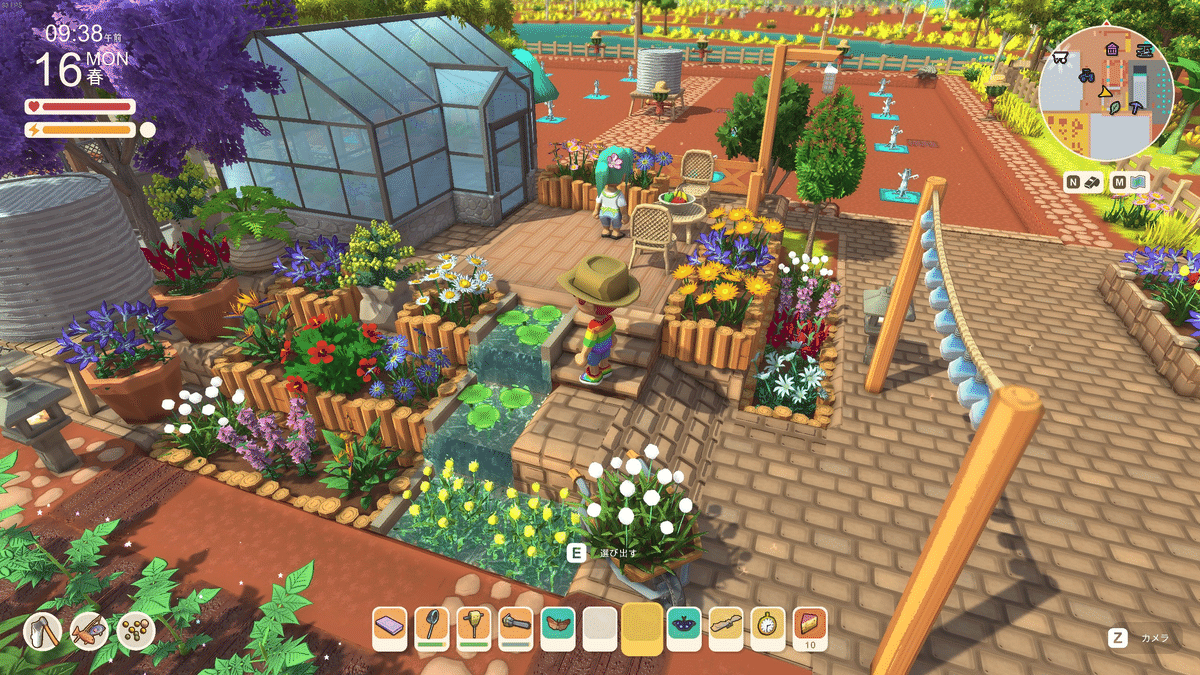
Task: Select the highlighted yellow hotbar slot
Action: pos(642,628)
